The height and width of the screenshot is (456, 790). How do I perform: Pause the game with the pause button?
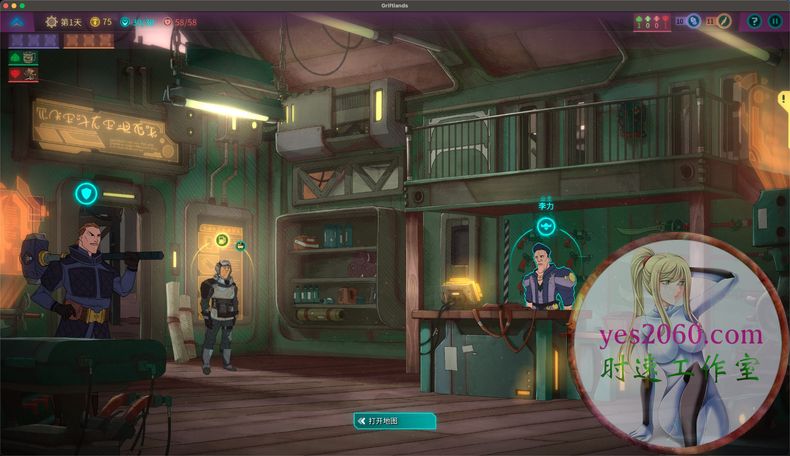tap(776, 21)
